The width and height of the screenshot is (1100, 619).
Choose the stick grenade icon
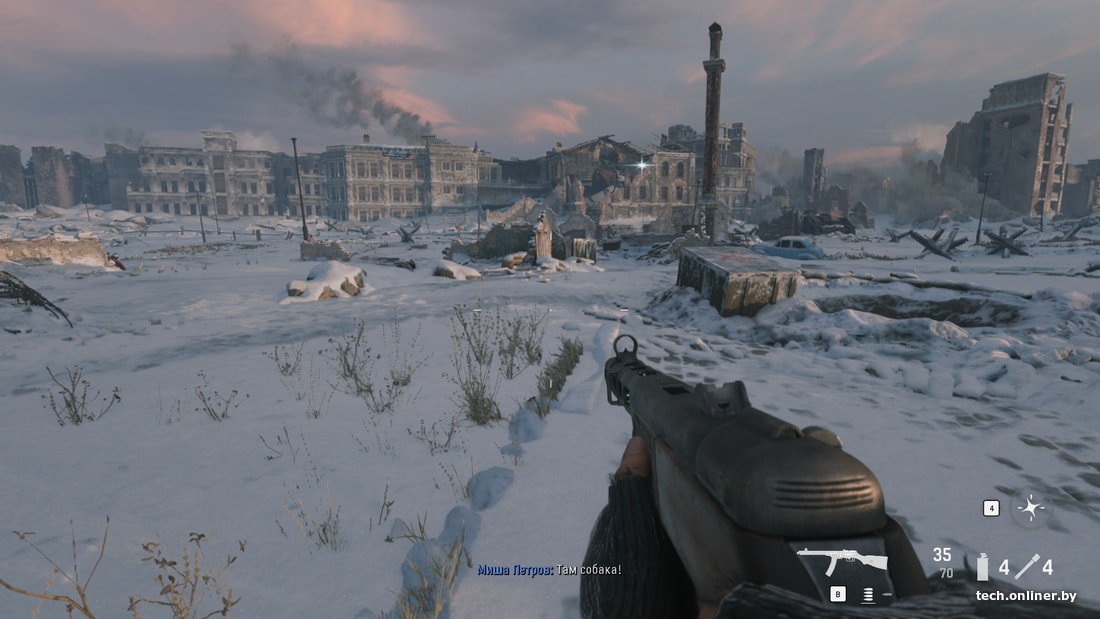click(x=1027, y=567)
